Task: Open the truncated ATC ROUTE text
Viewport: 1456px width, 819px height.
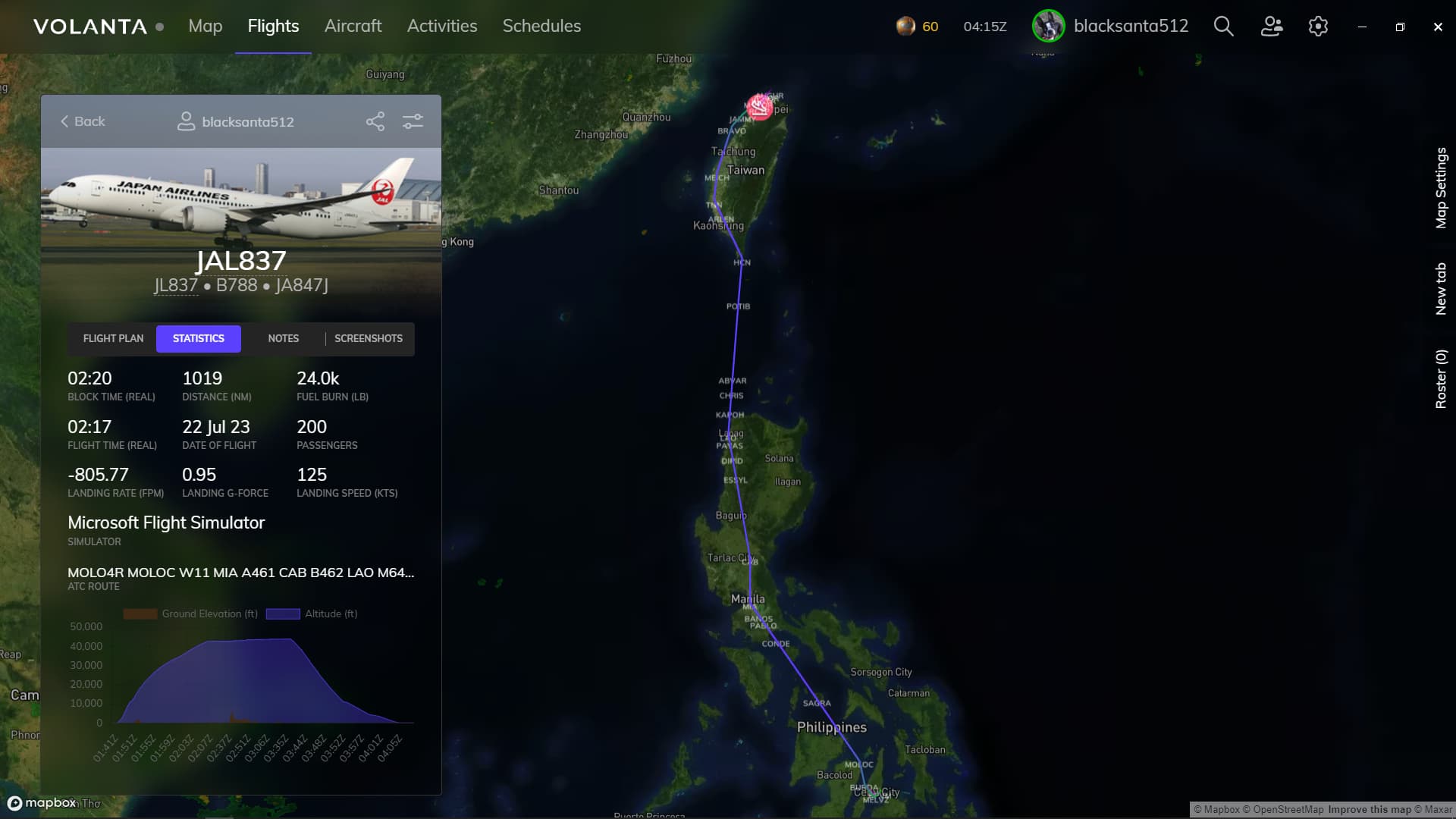Action: pos(240,573)
